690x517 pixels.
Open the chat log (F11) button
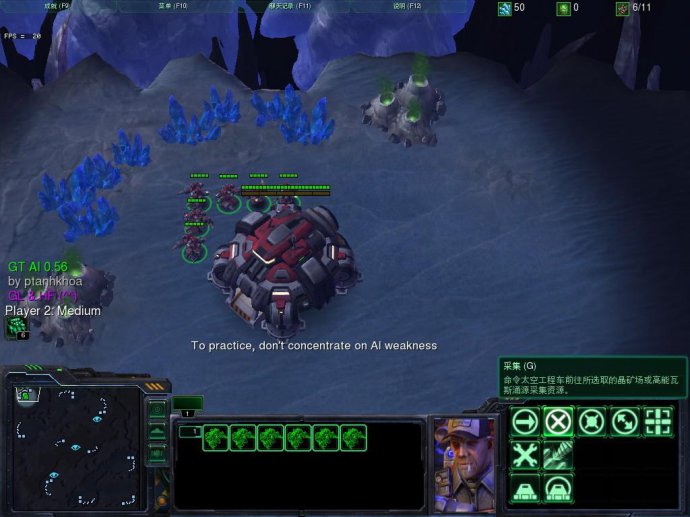tap(289, 6)
